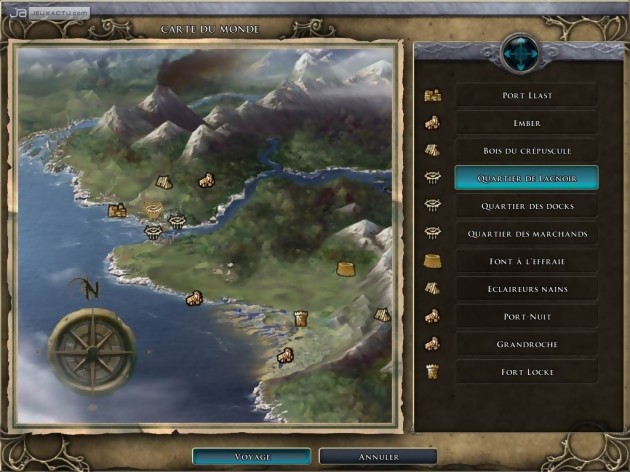
Task: Select Quartier des Docks destination
Action: point(526,206)
